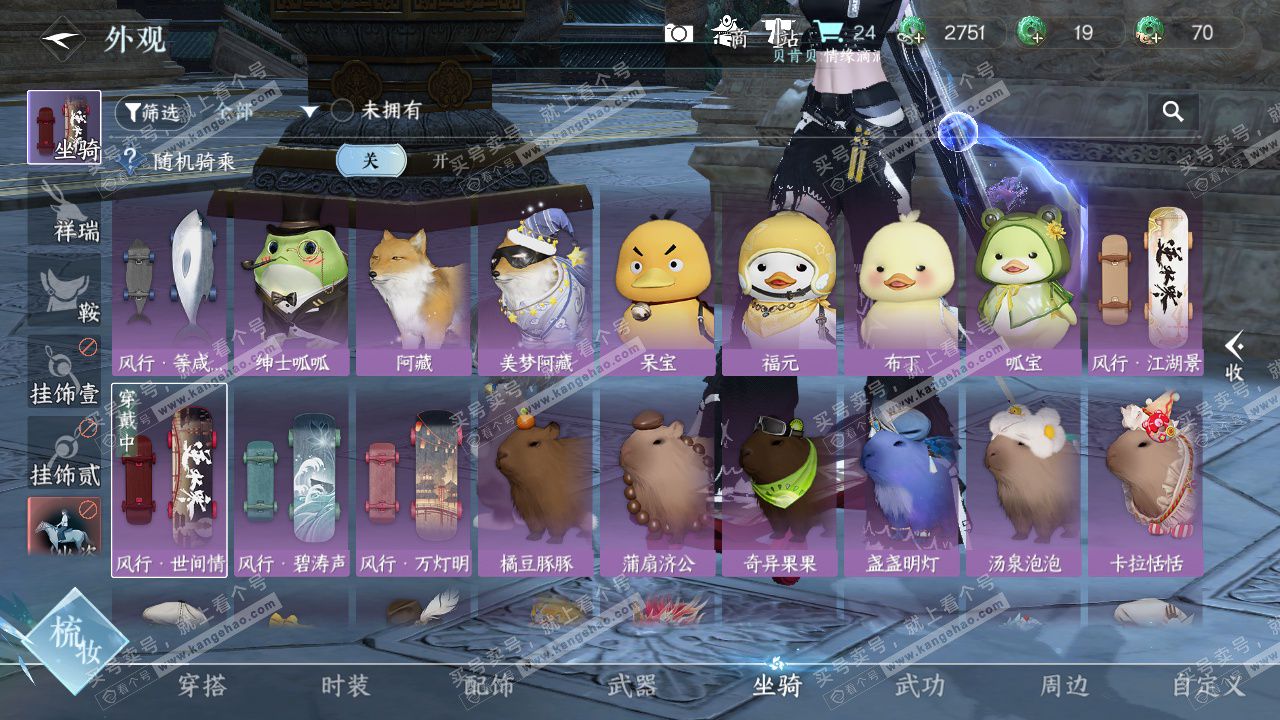Open the camera photo mode icon

pos(679,33)
